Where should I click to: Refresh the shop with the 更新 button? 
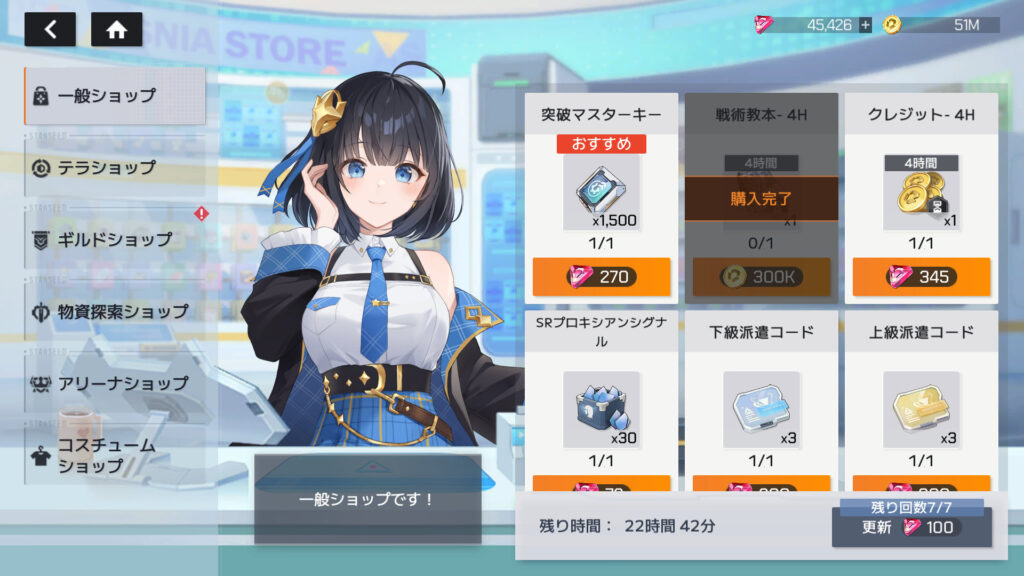[911, 527]
